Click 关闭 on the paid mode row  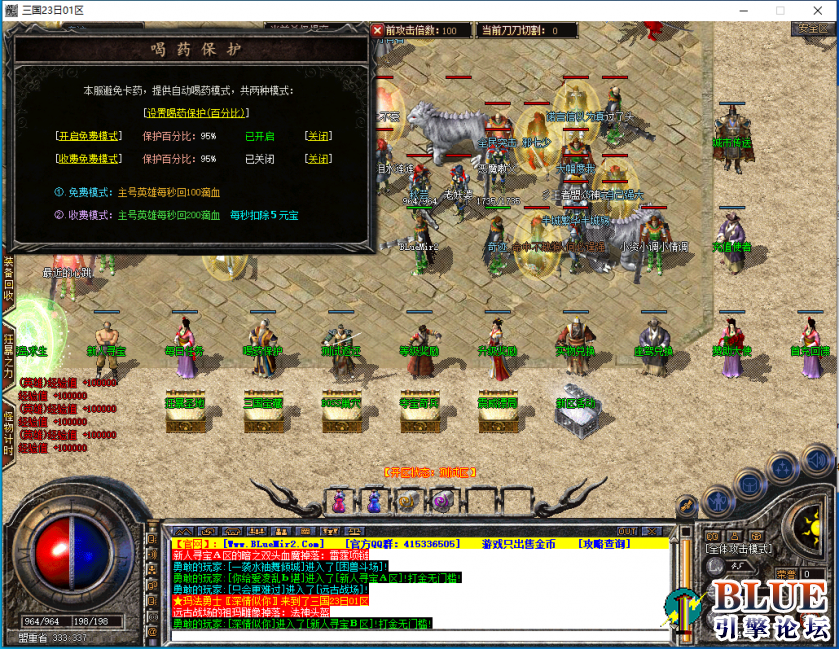pos(318,159)
